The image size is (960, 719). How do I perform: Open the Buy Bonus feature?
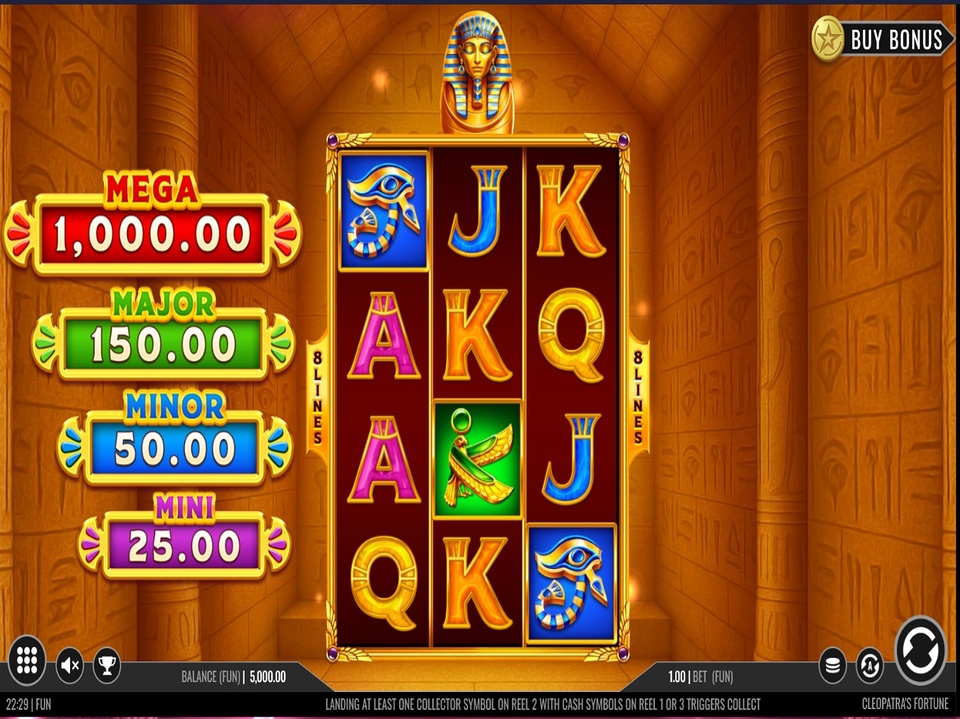pyautogui.click(x=882, y=39)
